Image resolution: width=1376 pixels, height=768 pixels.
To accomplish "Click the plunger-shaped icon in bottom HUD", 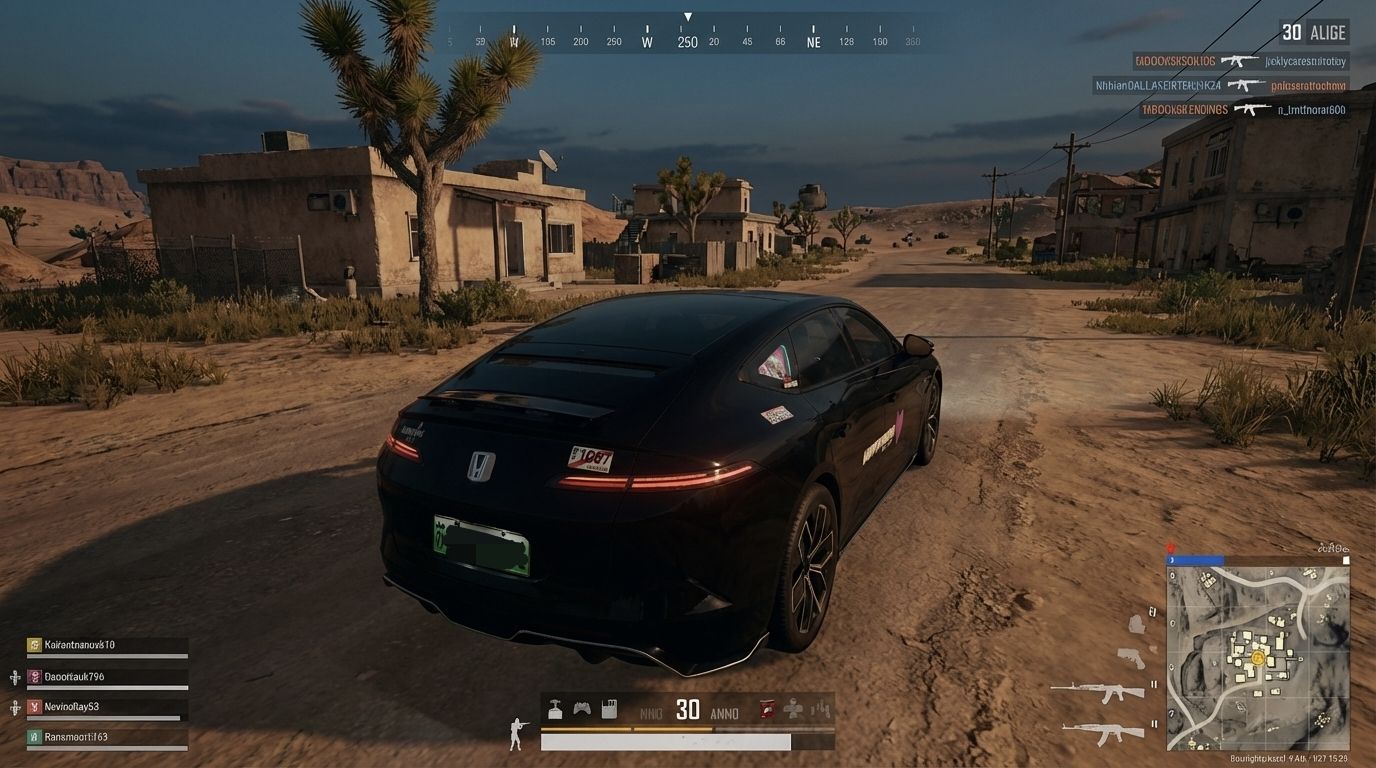I will click(x=555, y=709).
